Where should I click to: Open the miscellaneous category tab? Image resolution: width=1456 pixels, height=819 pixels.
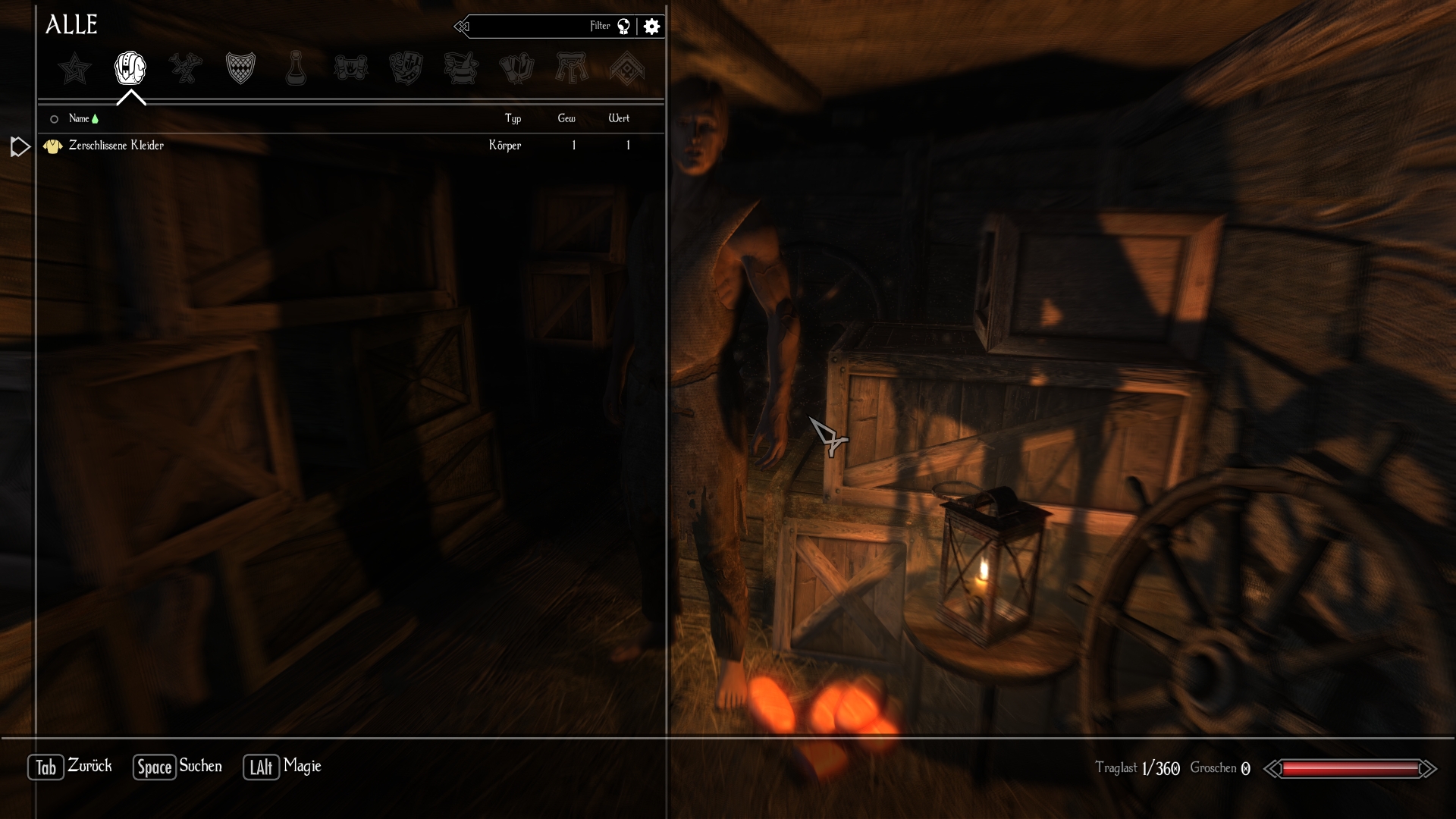[627, 68]
